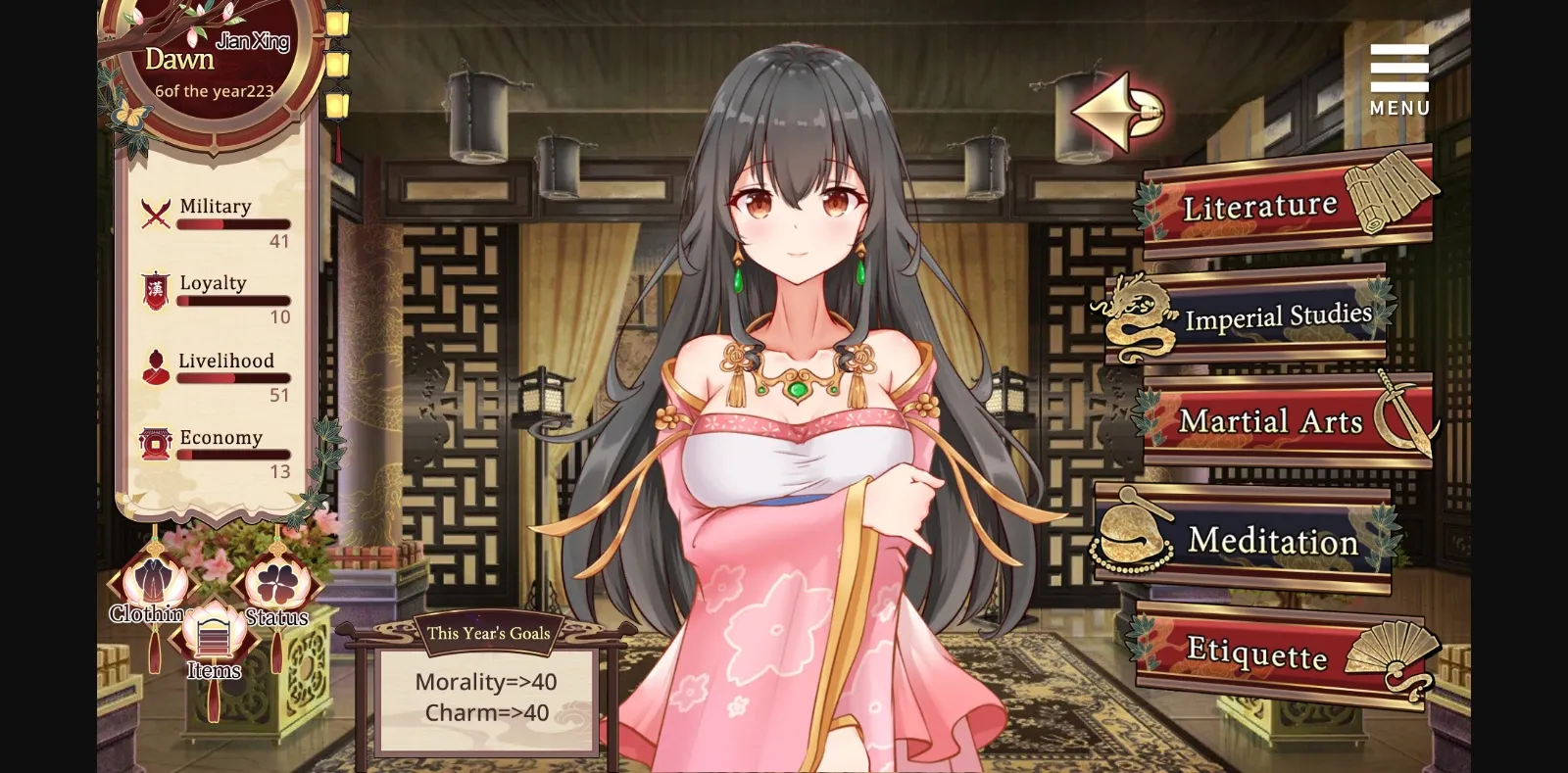Select the Etiquette lesson
The width and height of the screenshot is (1568, 773).
tap(1257, 652)
